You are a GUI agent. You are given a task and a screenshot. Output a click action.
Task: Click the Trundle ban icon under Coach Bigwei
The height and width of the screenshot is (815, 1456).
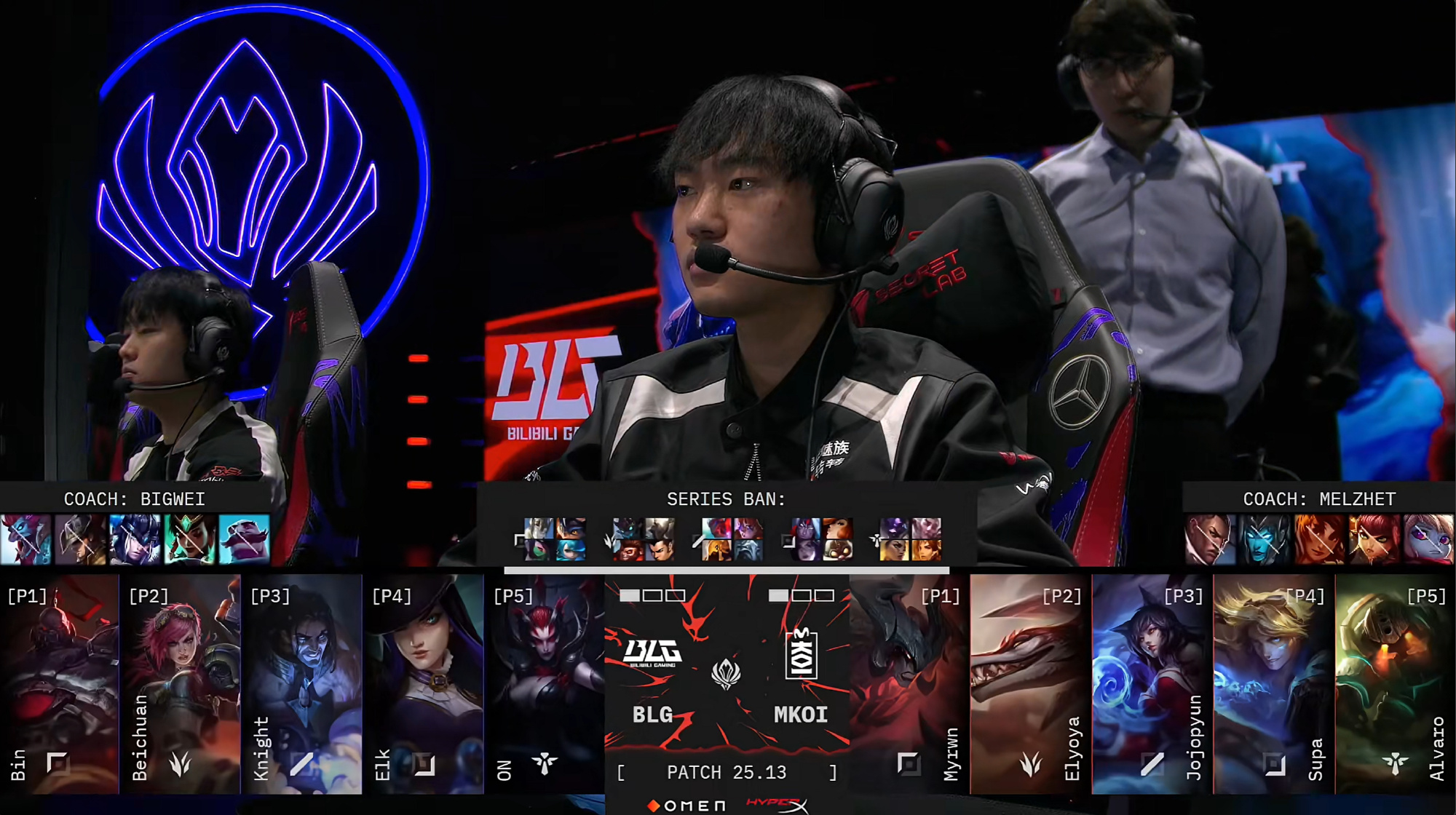pyautogui.click(x=26, y=540)
